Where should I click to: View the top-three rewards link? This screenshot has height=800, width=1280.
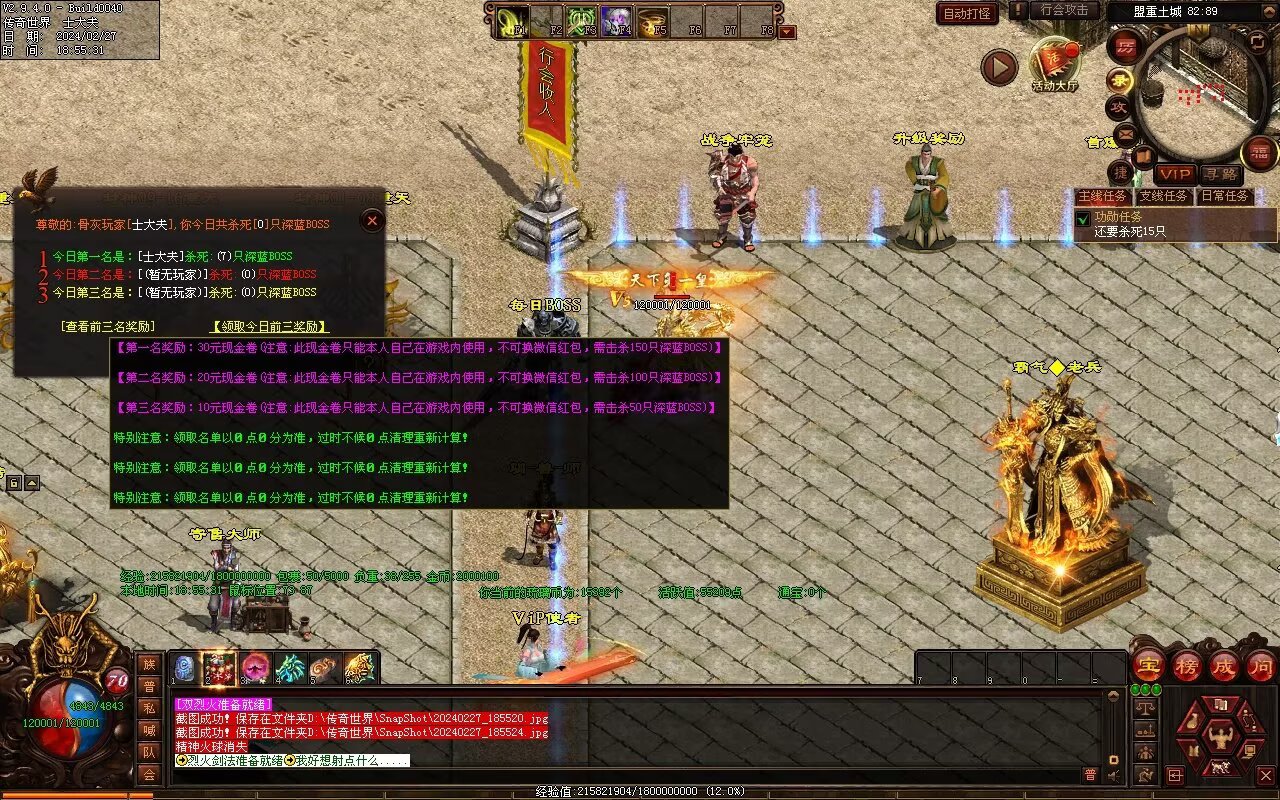pyautogui.click(x=108, y=327)
